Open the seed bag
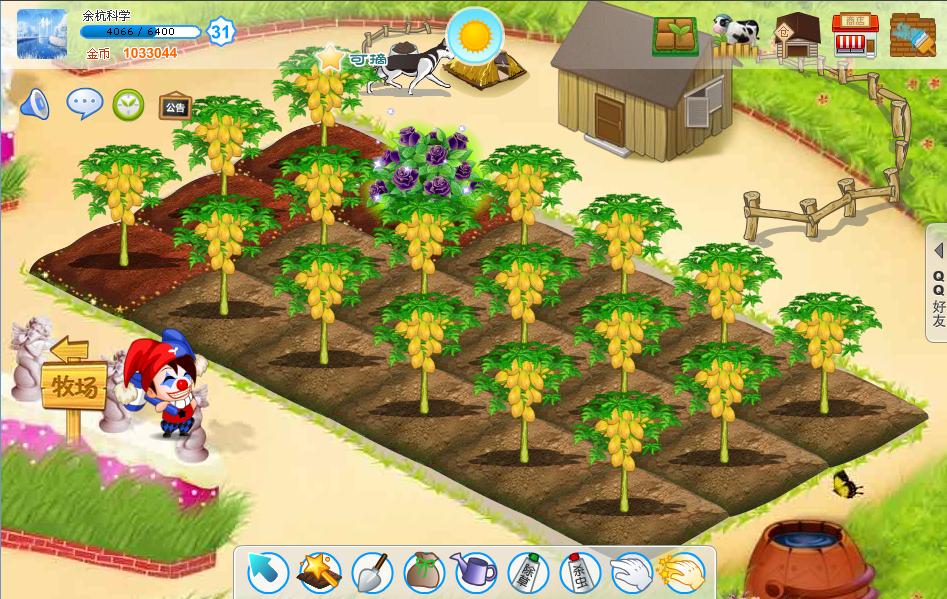Screen dimensions: 947x599 tap(424, 572)
